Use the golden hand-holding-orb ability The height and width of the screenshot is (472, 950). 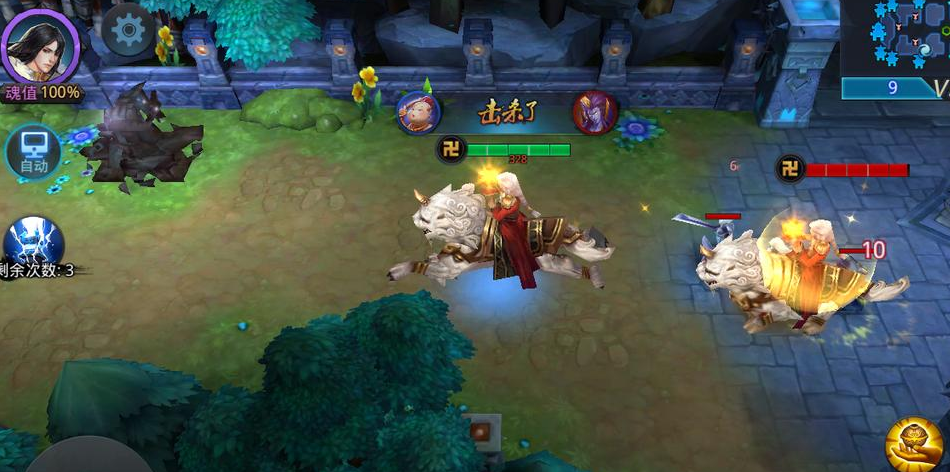click(915, 443)
